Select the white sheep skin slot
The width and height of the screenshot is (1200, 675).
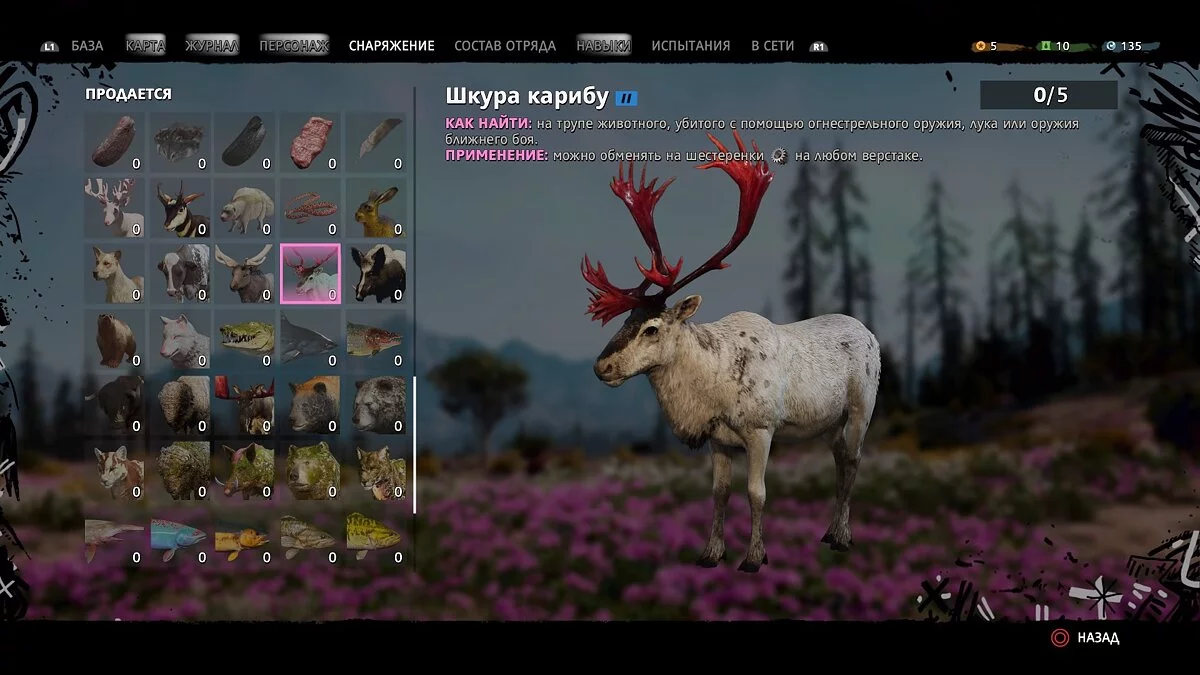click(x=245, y=207)
